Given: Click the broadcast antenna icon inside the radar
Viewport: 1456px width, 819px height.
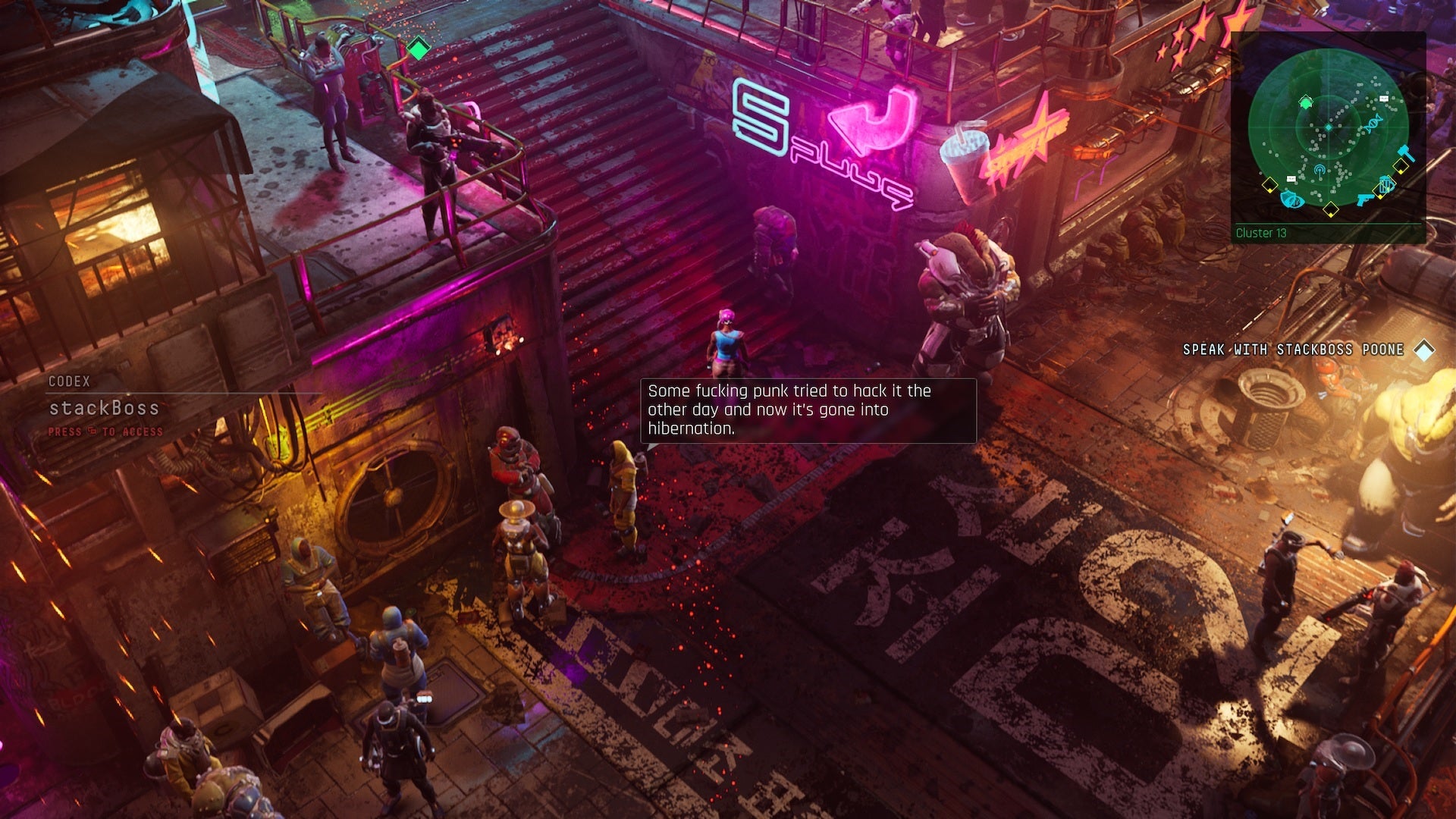Looking at the screenshot, I should 1320,171.
